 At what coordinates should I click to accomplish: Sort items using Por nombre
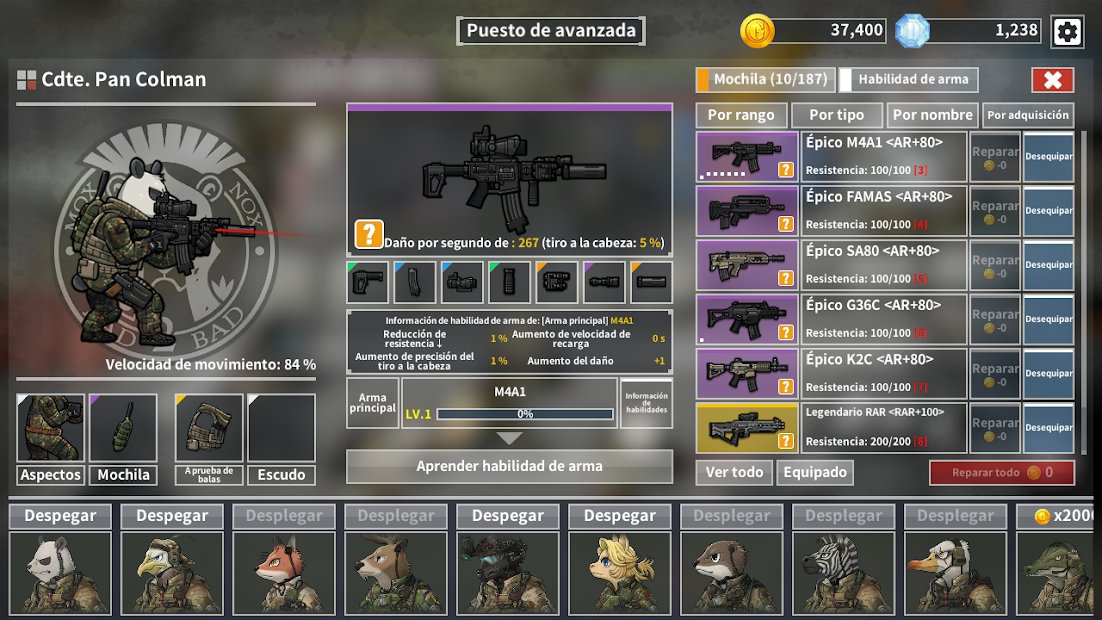[933, 115]
